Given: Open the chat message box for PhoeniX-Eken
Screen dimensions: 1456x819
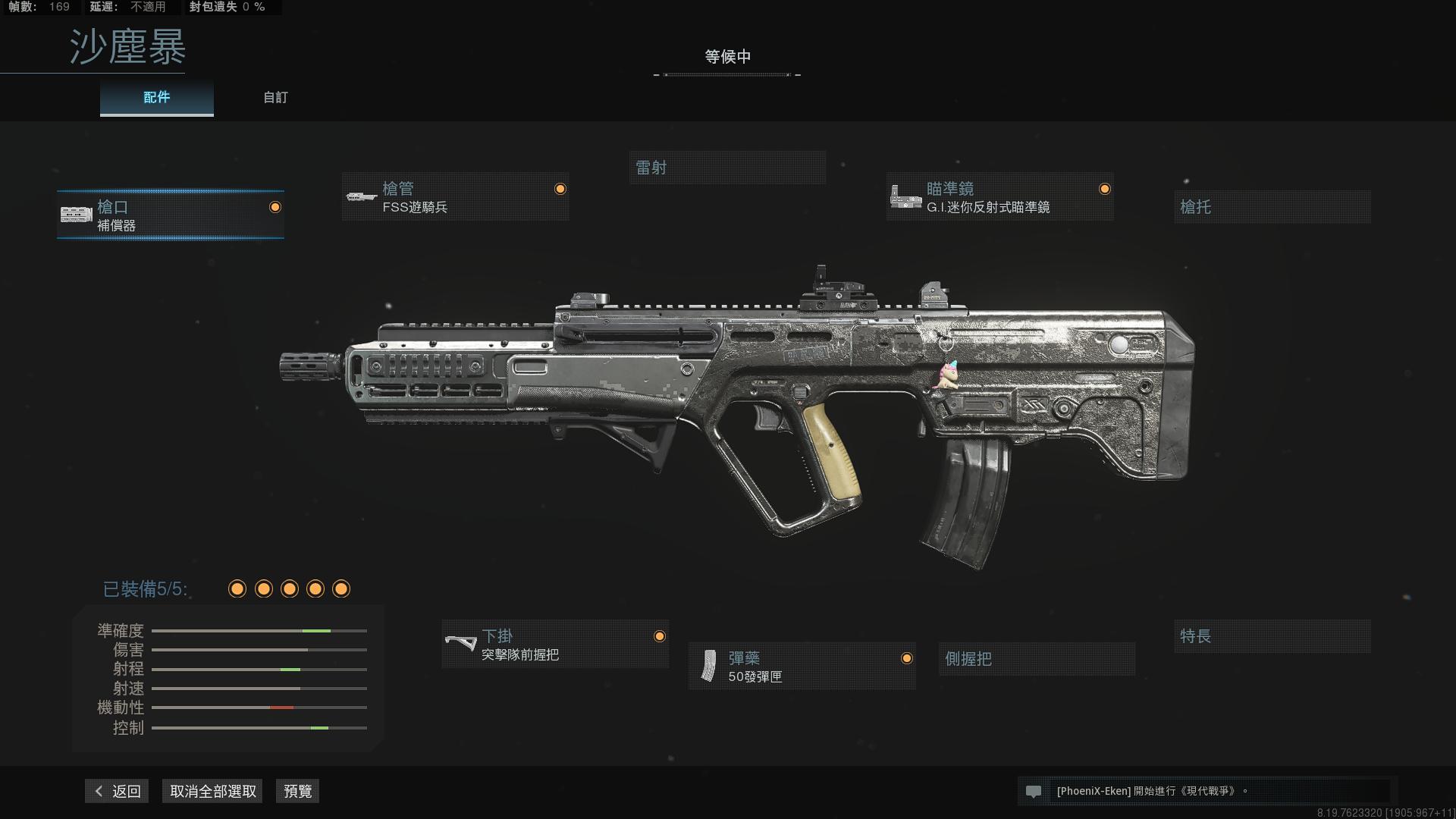Looking at the screenshot, I should click(x=1206, y=791).
